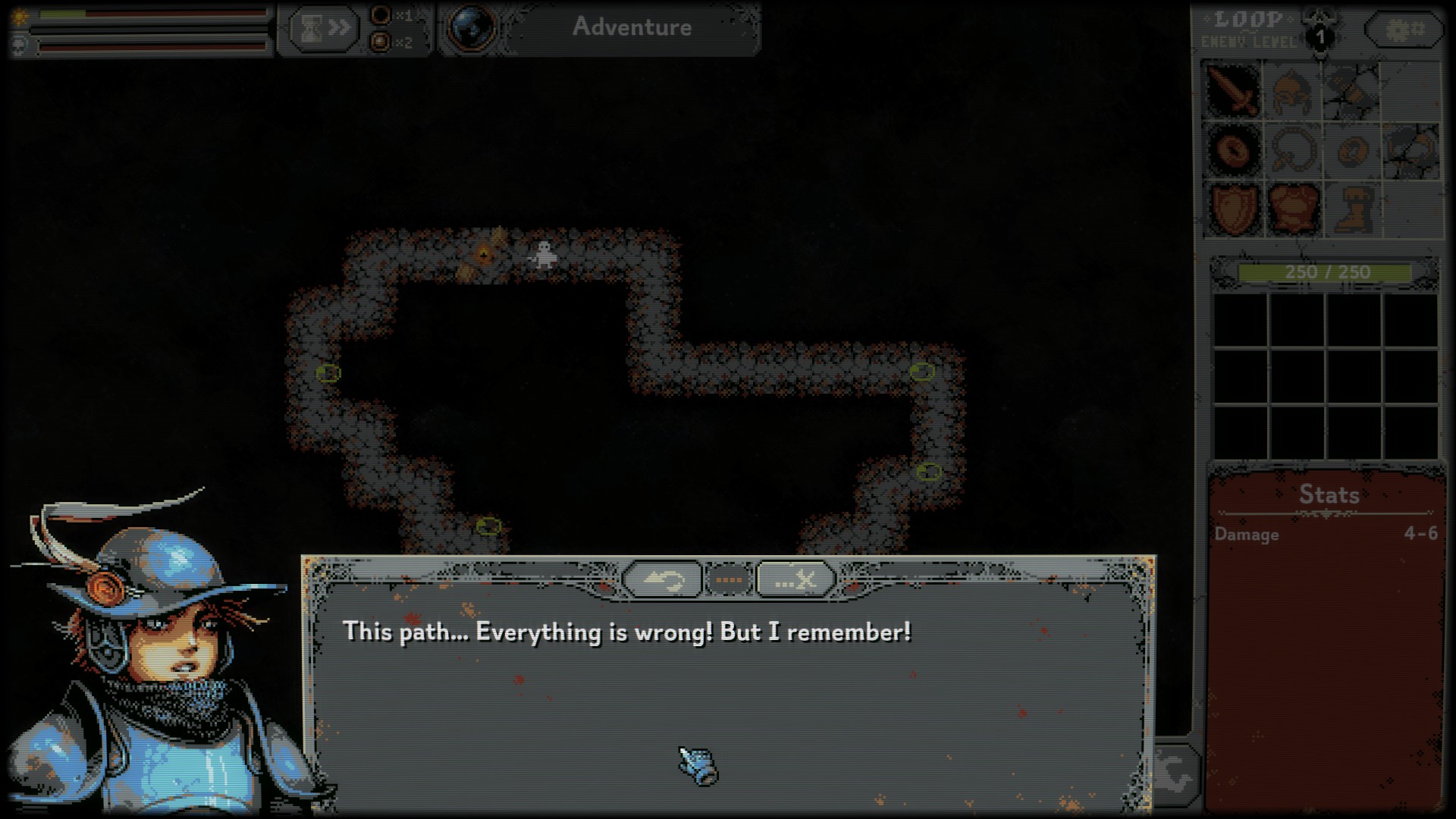Viewport: 1456px width, 819px height.
Task: Select the sword equipment slot
Action: [x=1233, y=90]
